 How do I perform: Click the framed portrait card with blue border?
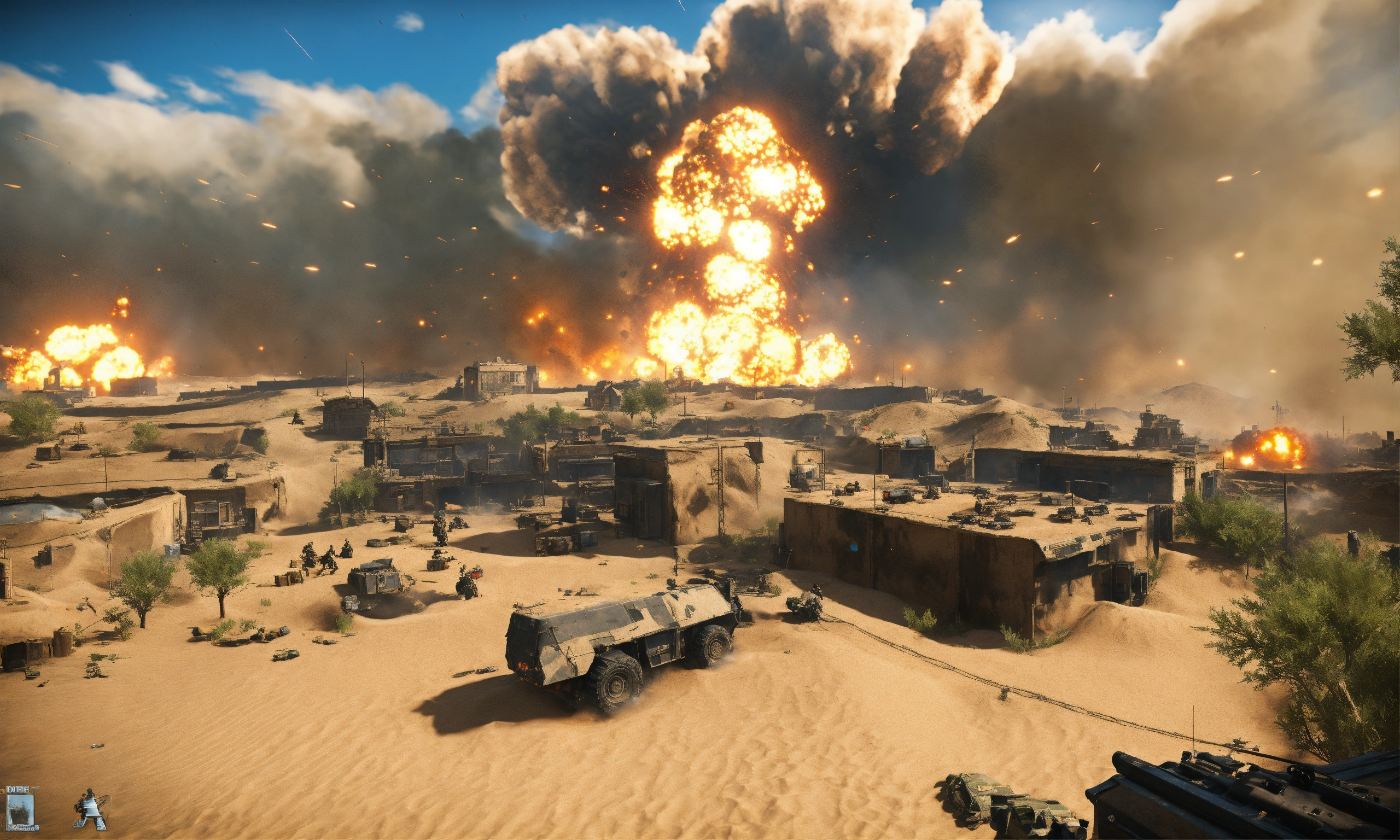[x=21, y=810]
